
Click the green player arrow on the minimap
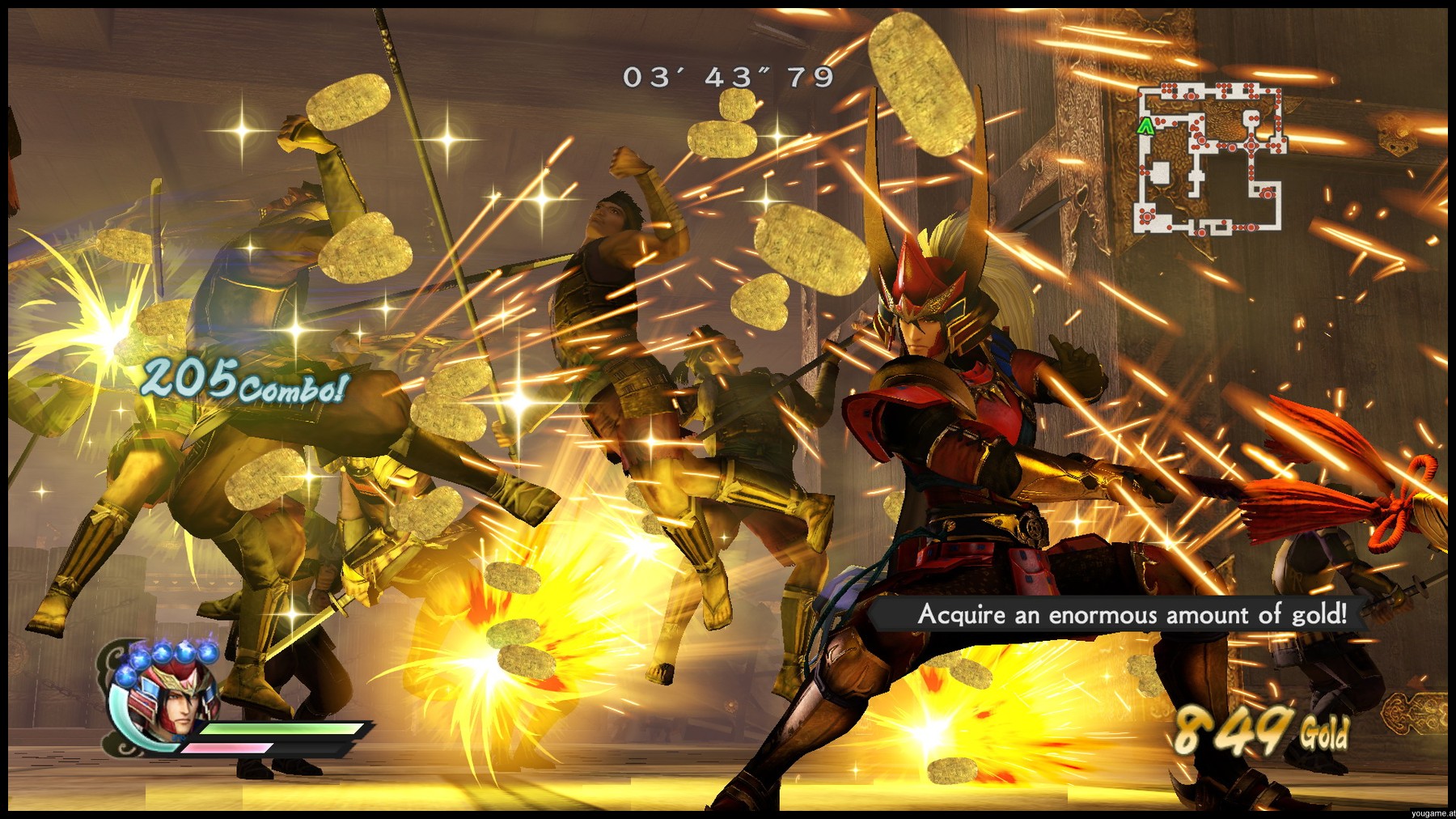pyautogui.click(x=1145, y=126)
